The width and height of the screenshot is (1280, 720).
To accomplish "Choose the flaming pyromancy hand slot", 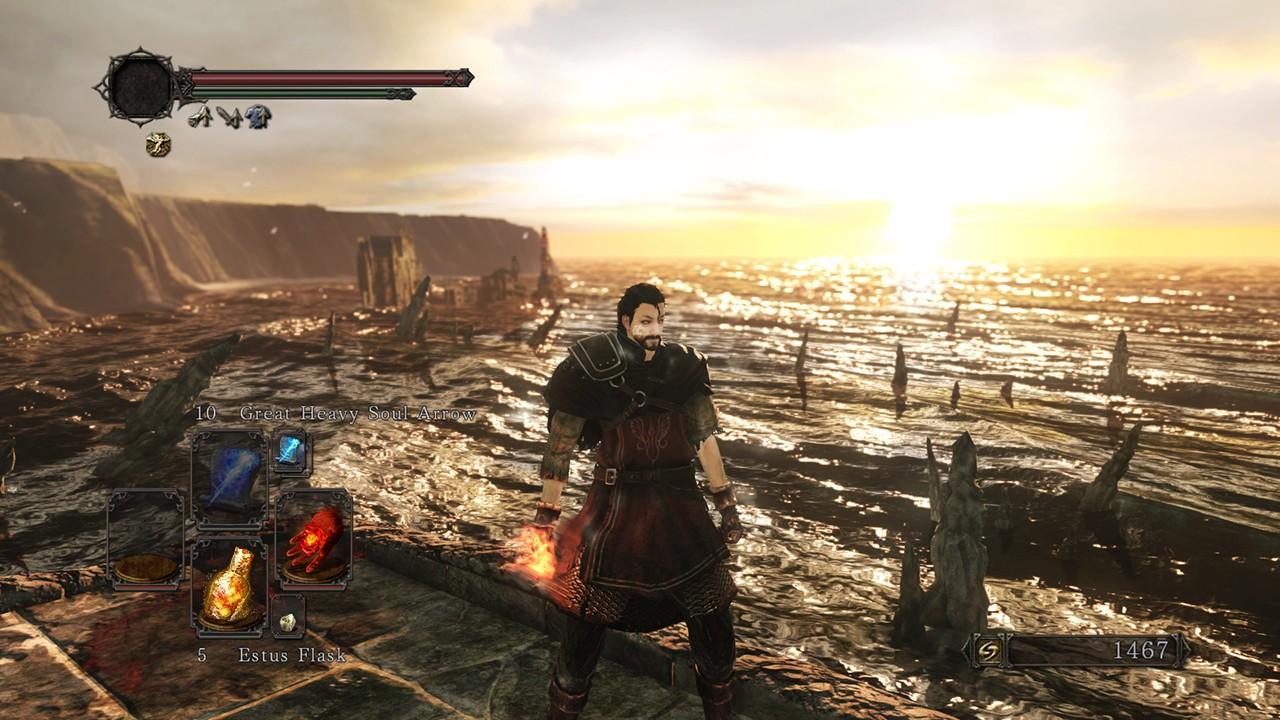I will coord(312,537).
